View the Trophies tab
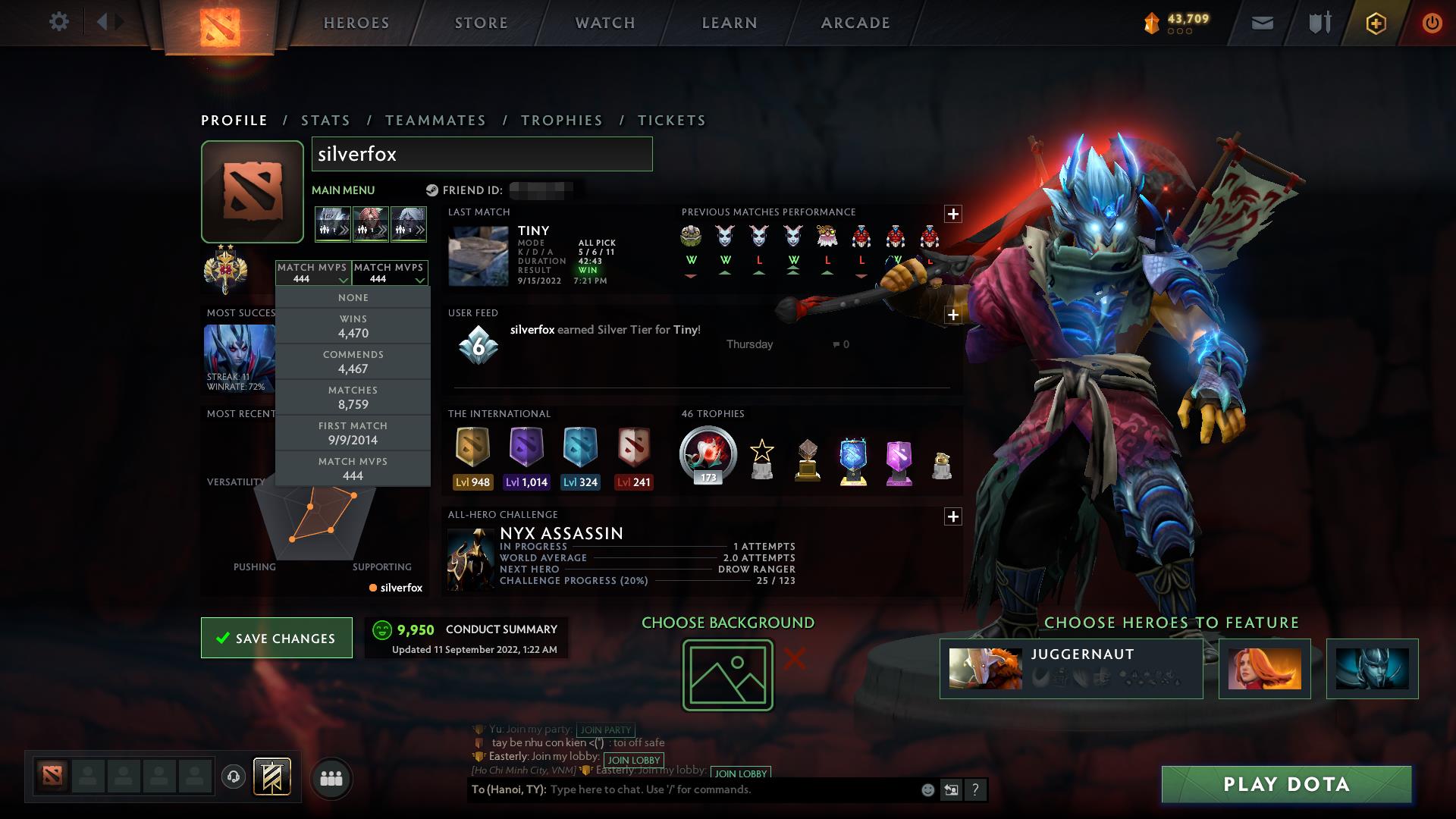 click(x=562, y=121)
